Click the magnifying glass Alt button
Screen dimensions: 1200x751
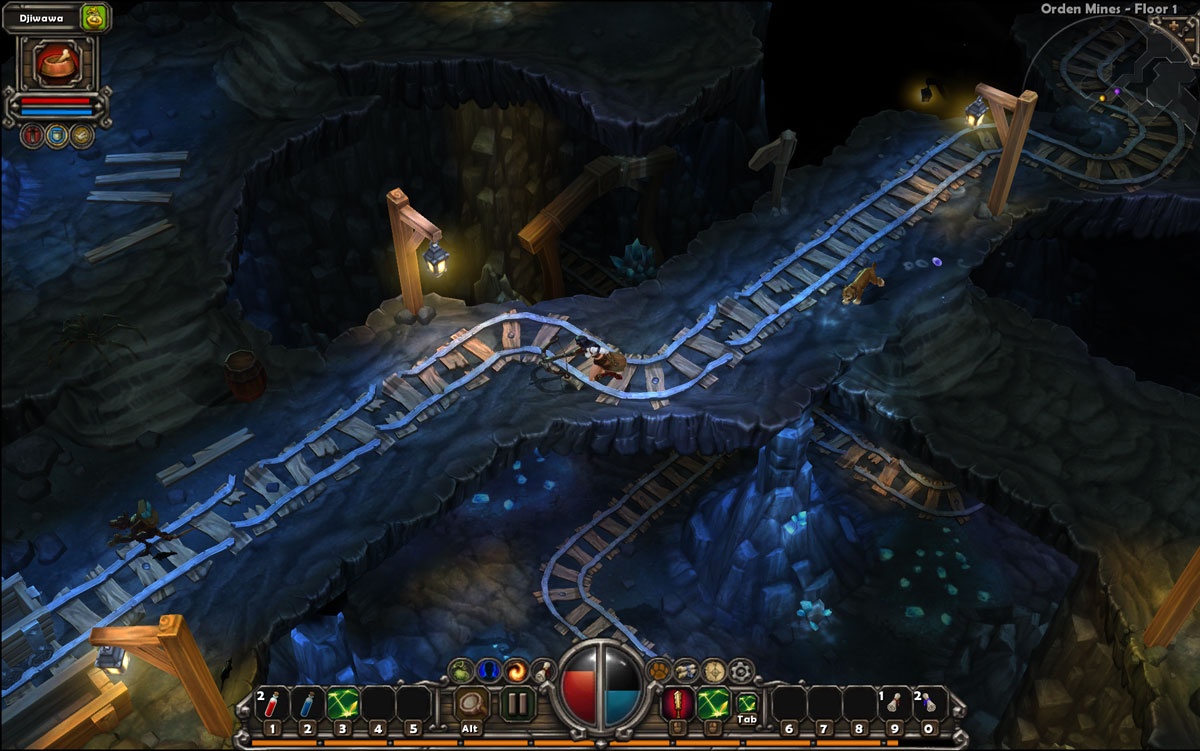(471, 705)
